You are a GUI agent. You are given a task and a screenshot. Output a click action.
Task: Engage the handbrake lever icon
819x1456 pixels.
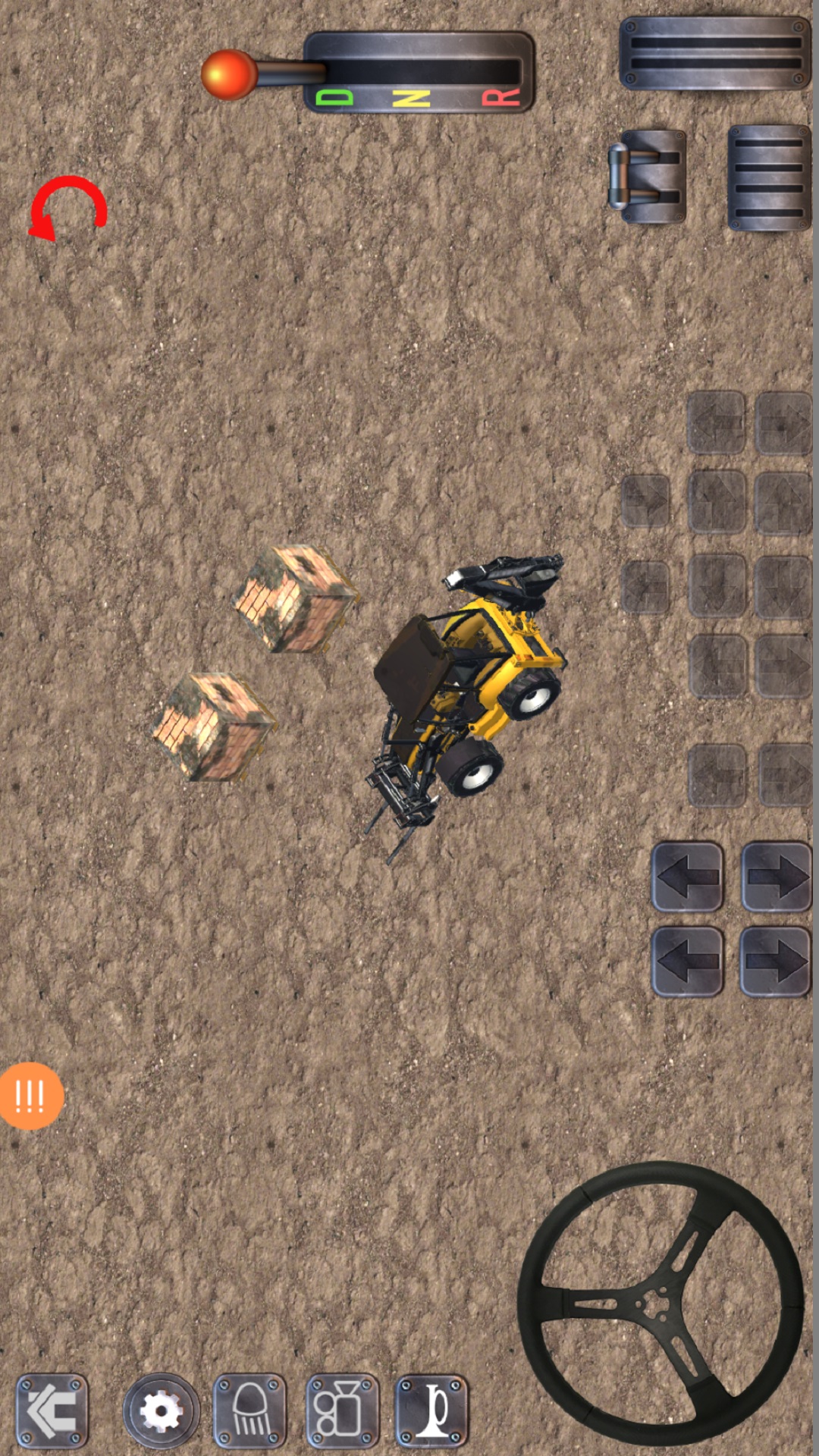pyautogui.click(x=647, y=177)
